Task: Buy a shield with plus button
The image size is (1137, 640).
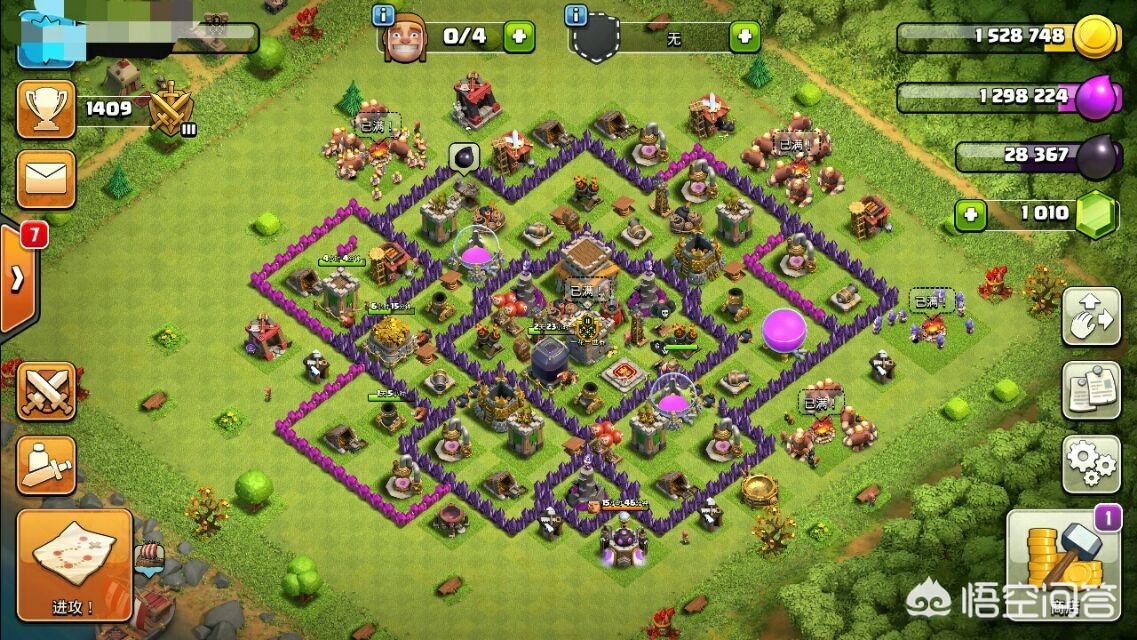Action: point(744,37)
